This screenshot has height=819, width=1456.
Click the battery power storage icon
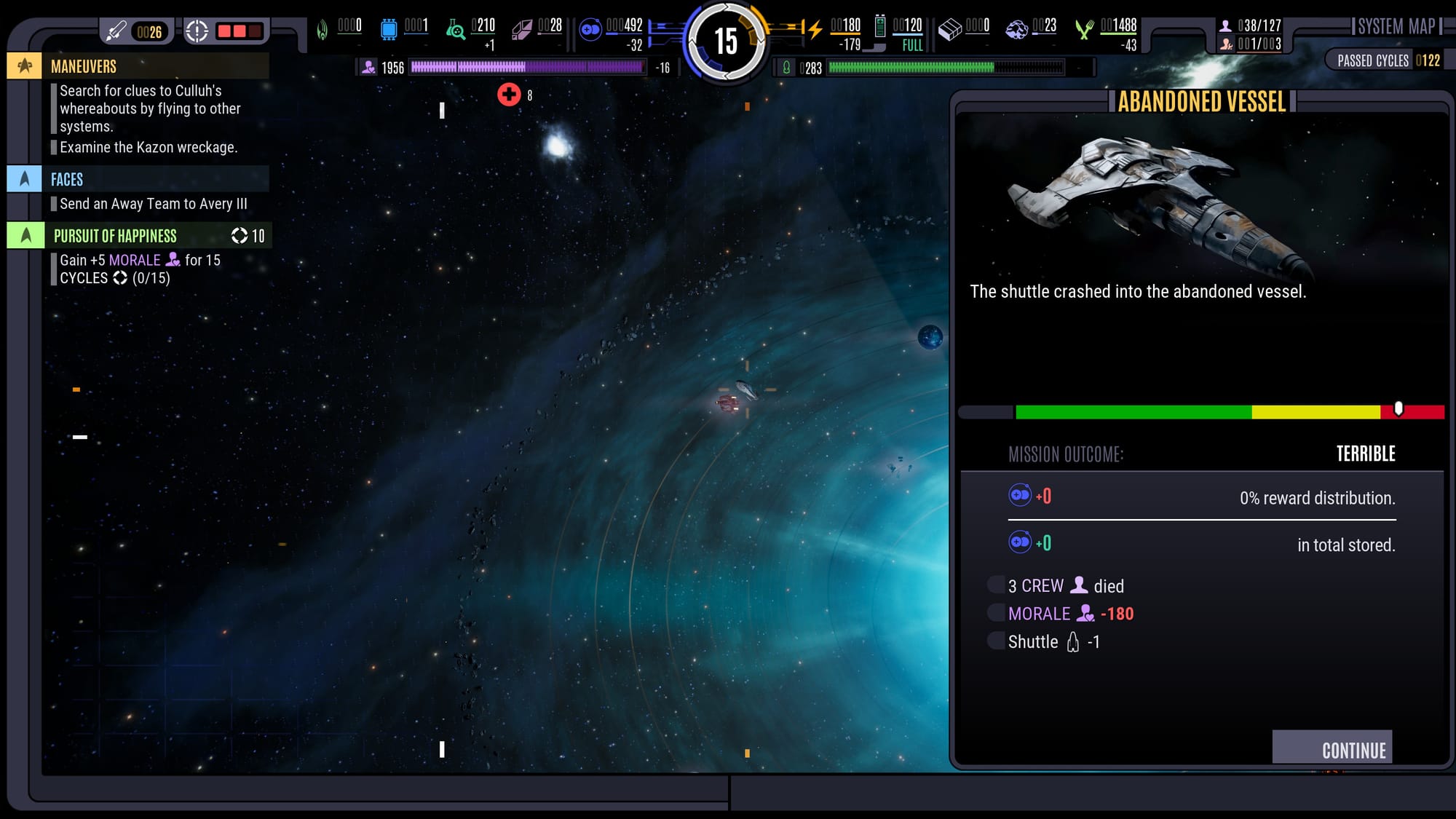click(x=880, y=27)
